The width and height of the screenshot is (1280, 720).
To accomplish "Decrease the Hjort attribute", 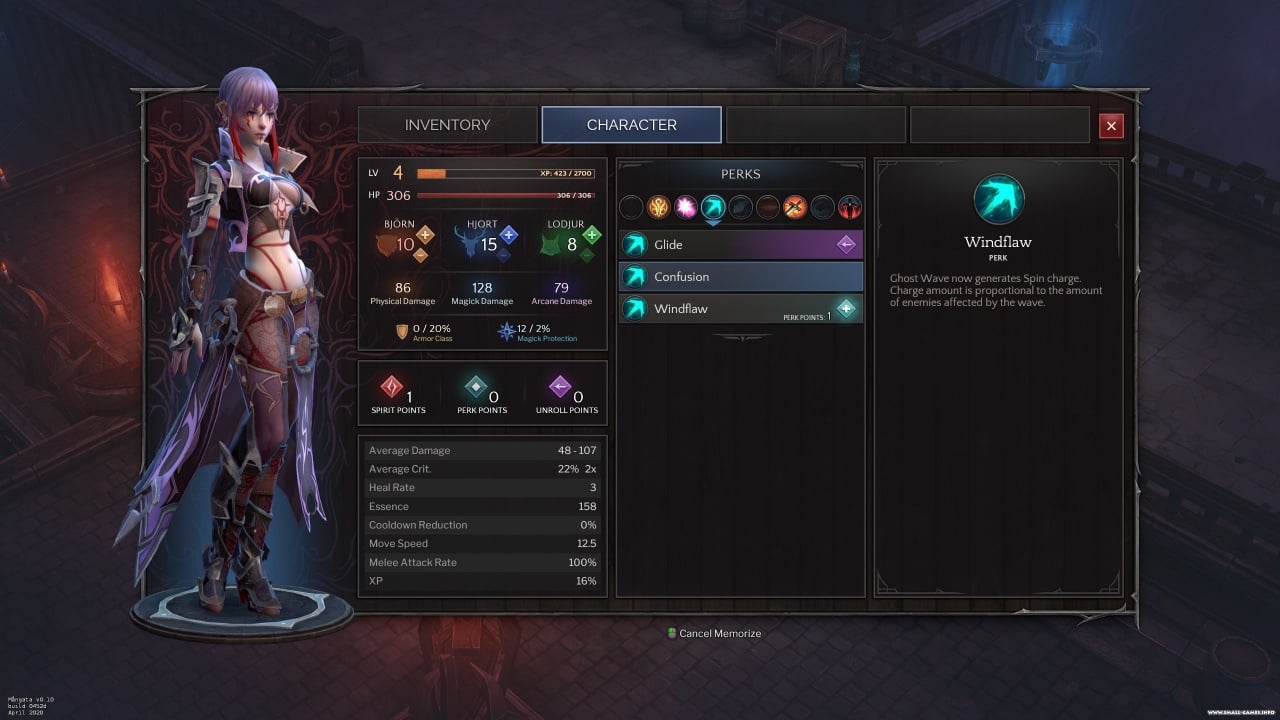I will 504,255.
